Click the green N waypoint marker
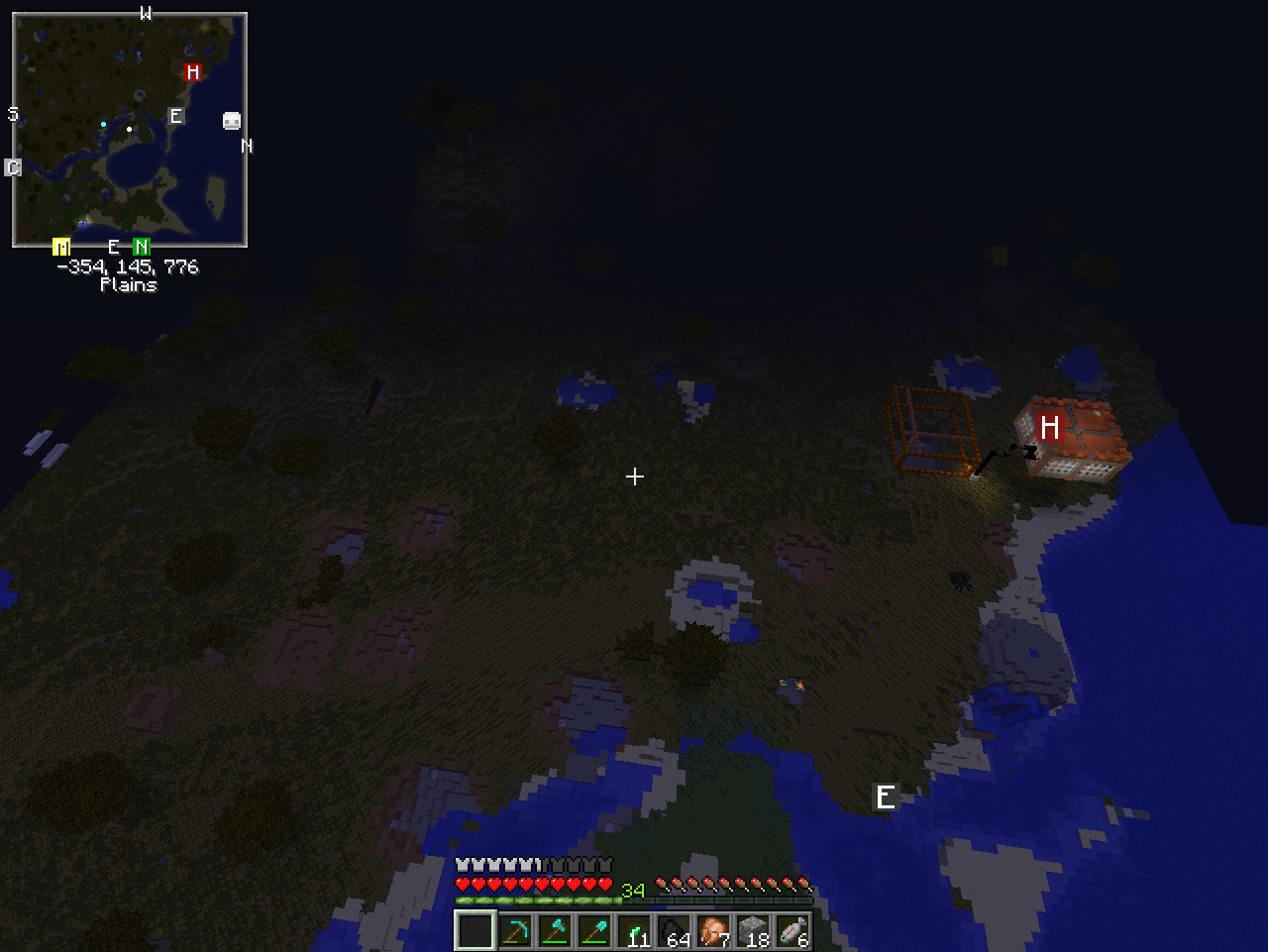The image size is (1268, 952). pyautogui.click(x=142, y=247)
